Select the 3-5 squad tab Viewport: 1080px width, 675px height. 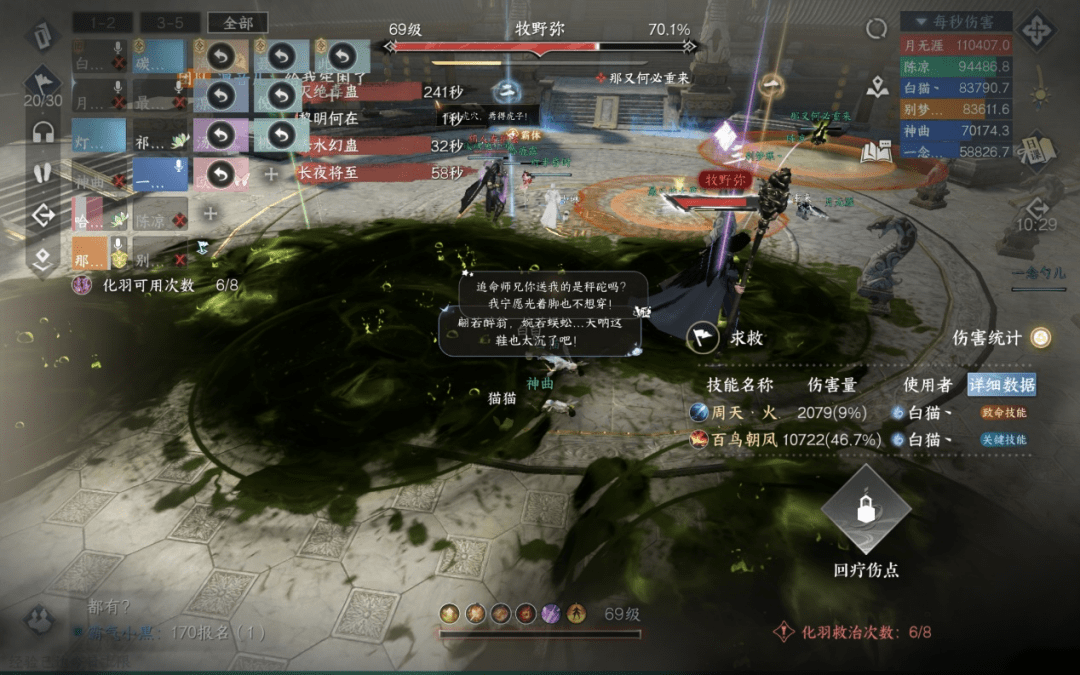point(169,23)
